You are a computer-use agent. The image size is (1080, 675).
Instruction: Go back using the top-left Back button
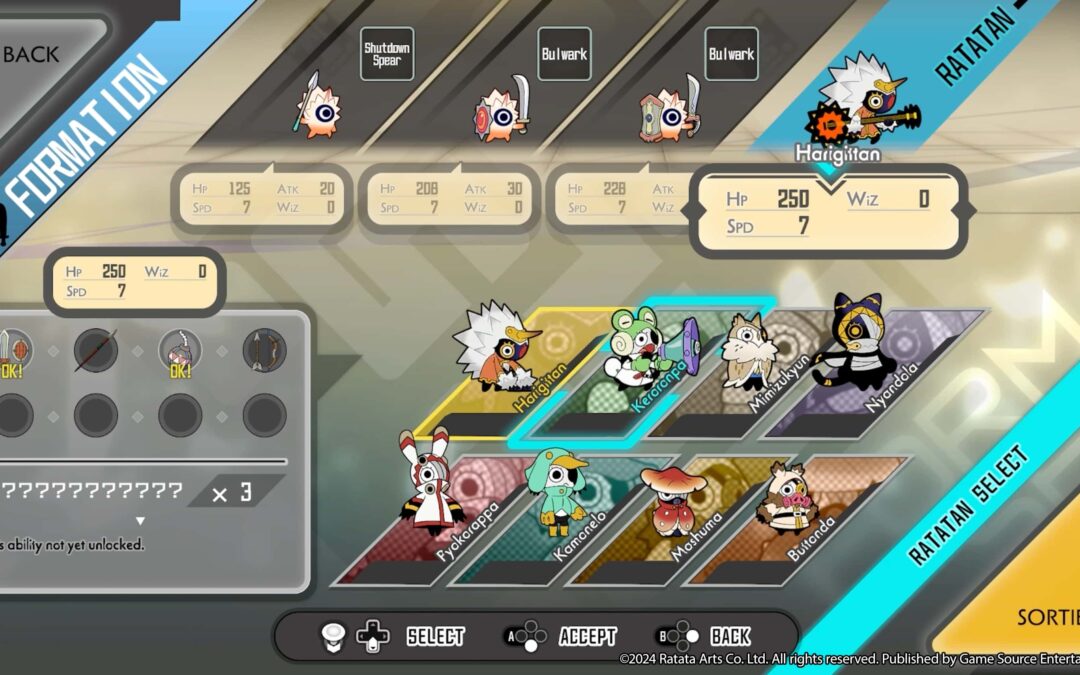tap(40, 54)
